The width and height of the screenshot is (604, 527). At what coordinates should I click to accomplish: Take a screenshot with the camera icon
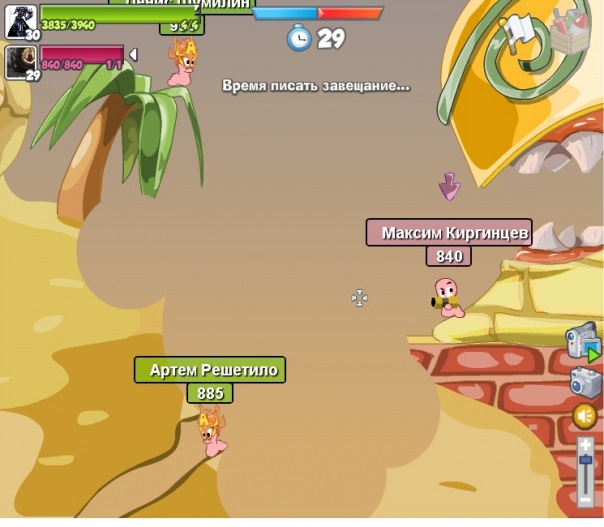click(x=585, y=381)
